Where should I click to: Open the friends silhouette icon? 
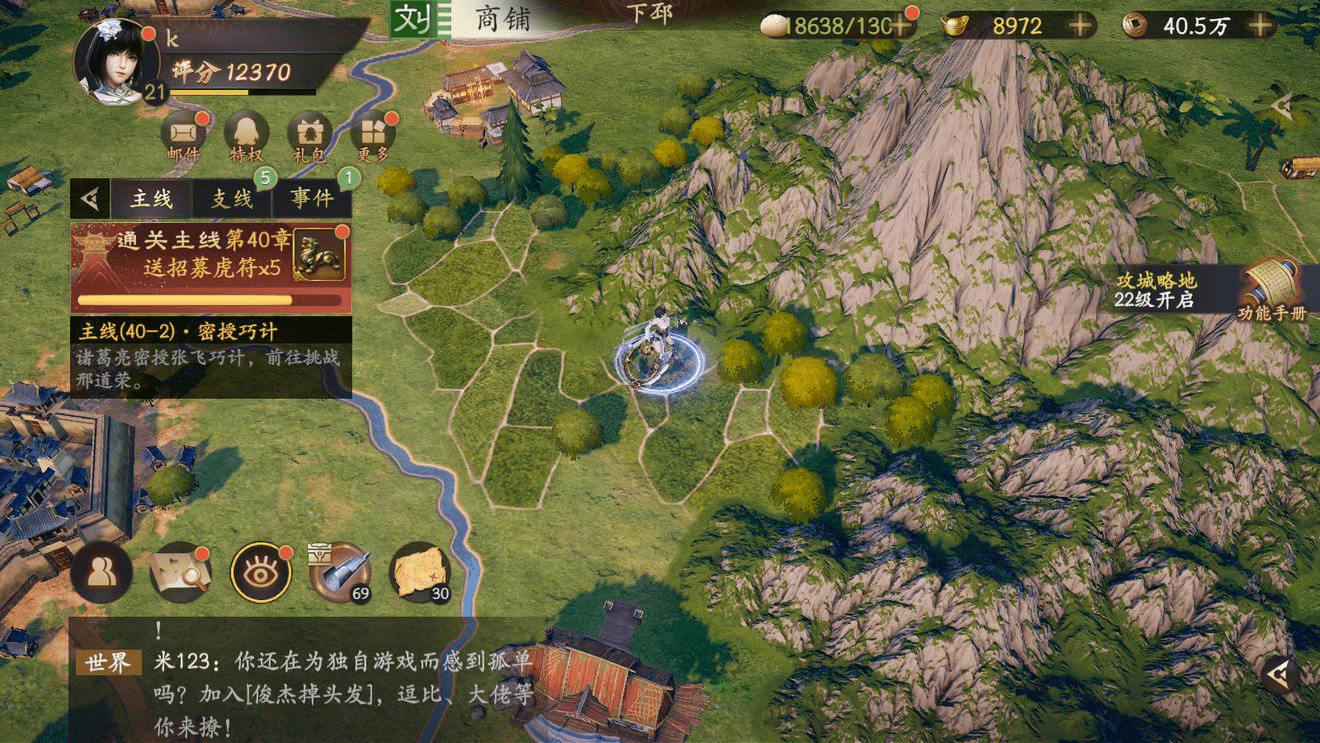pyautogui.click(x=101, y=572)
